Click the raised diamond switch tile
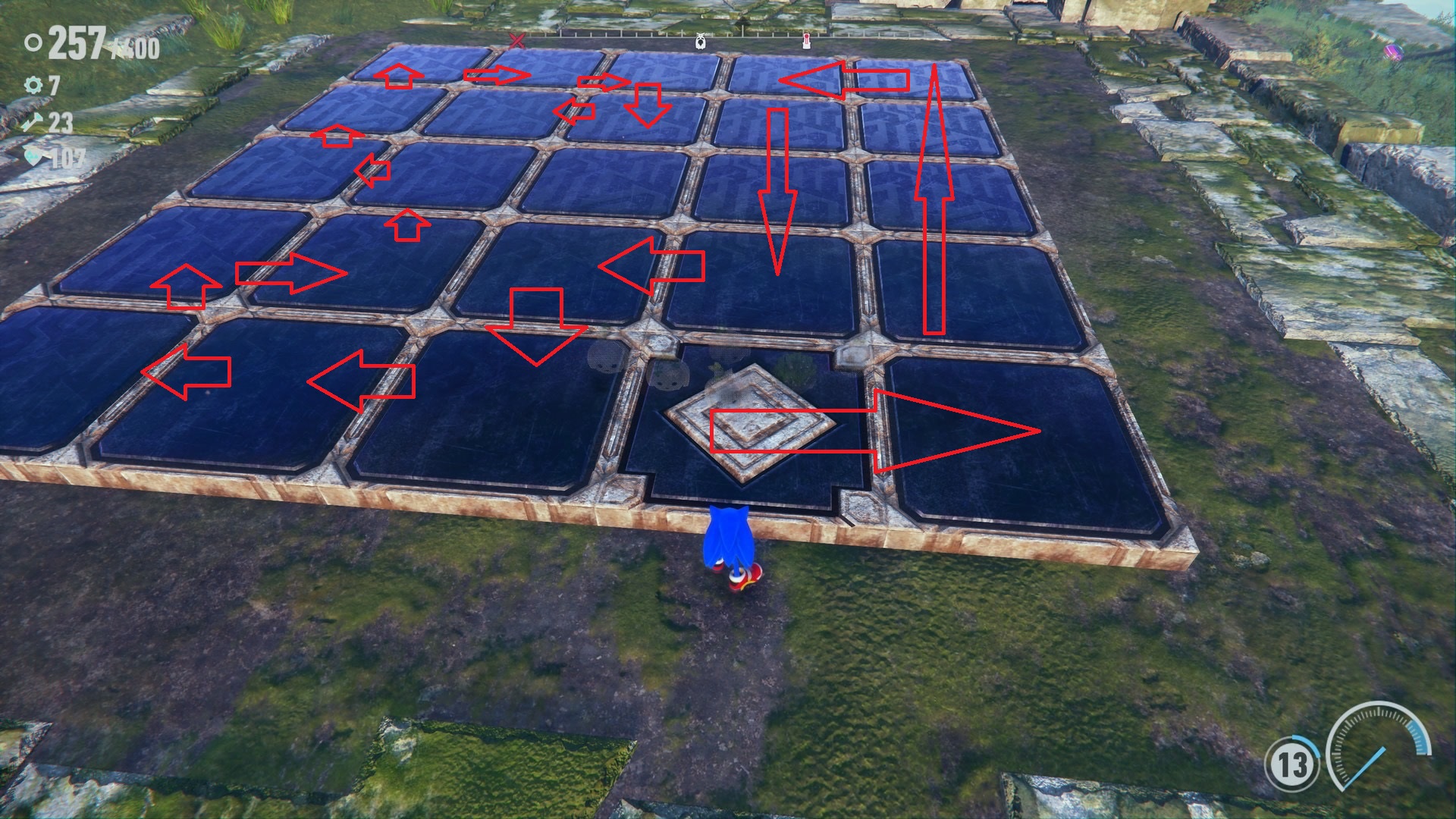The image size is (1456, 819). coord(751,421)
